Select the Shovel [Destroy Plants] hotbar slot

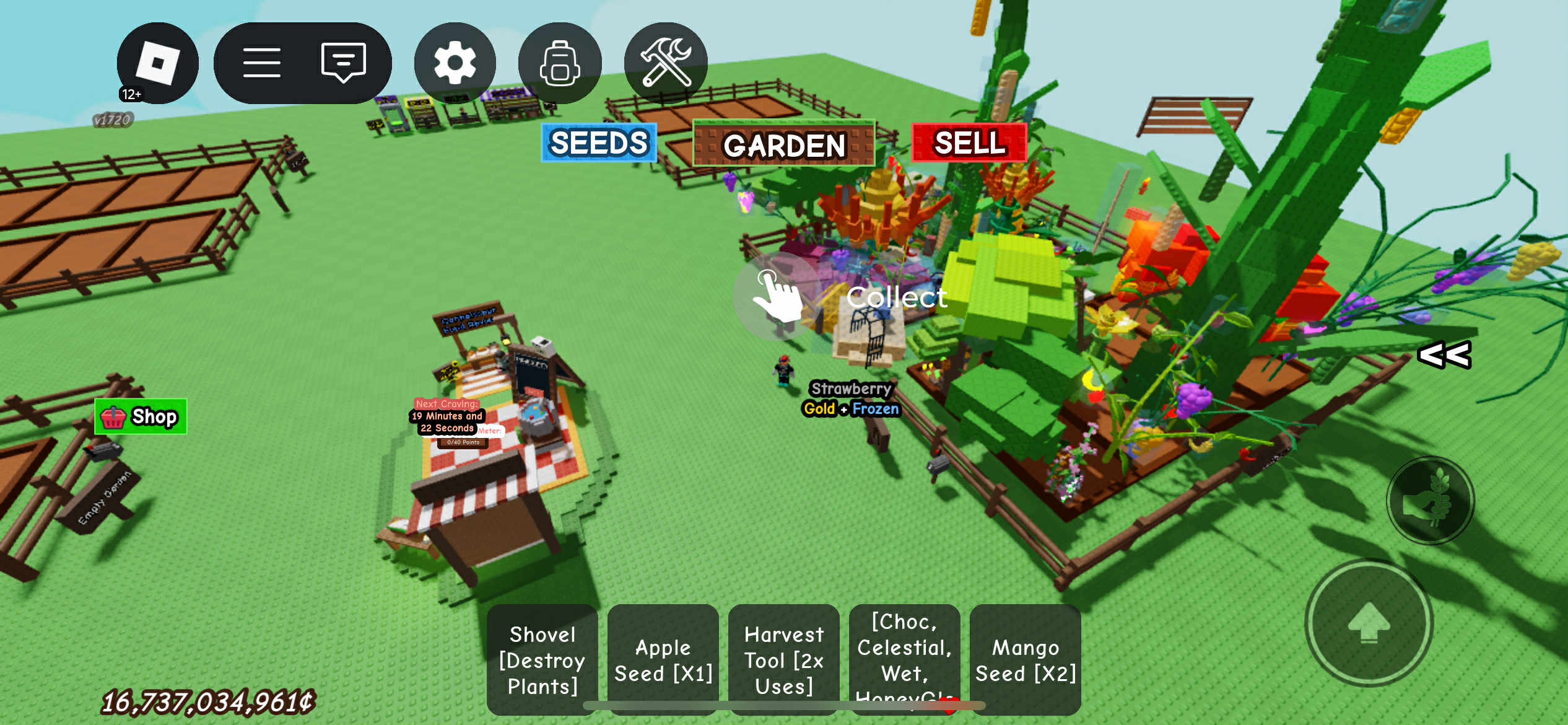point(542,660)
